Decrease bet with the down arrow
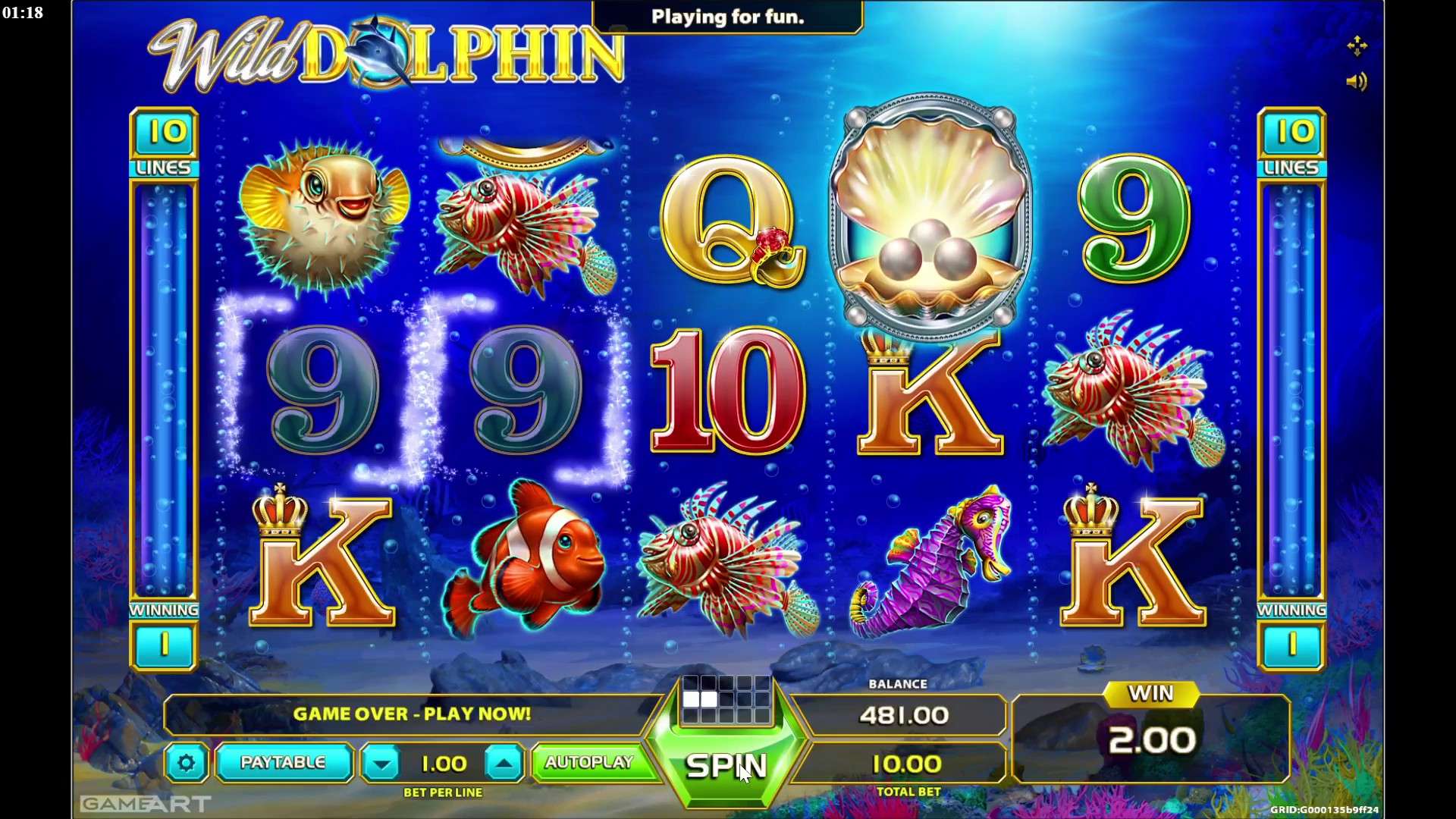The image size is (1456, 819). pyautogui.click(x=381, y=763)
